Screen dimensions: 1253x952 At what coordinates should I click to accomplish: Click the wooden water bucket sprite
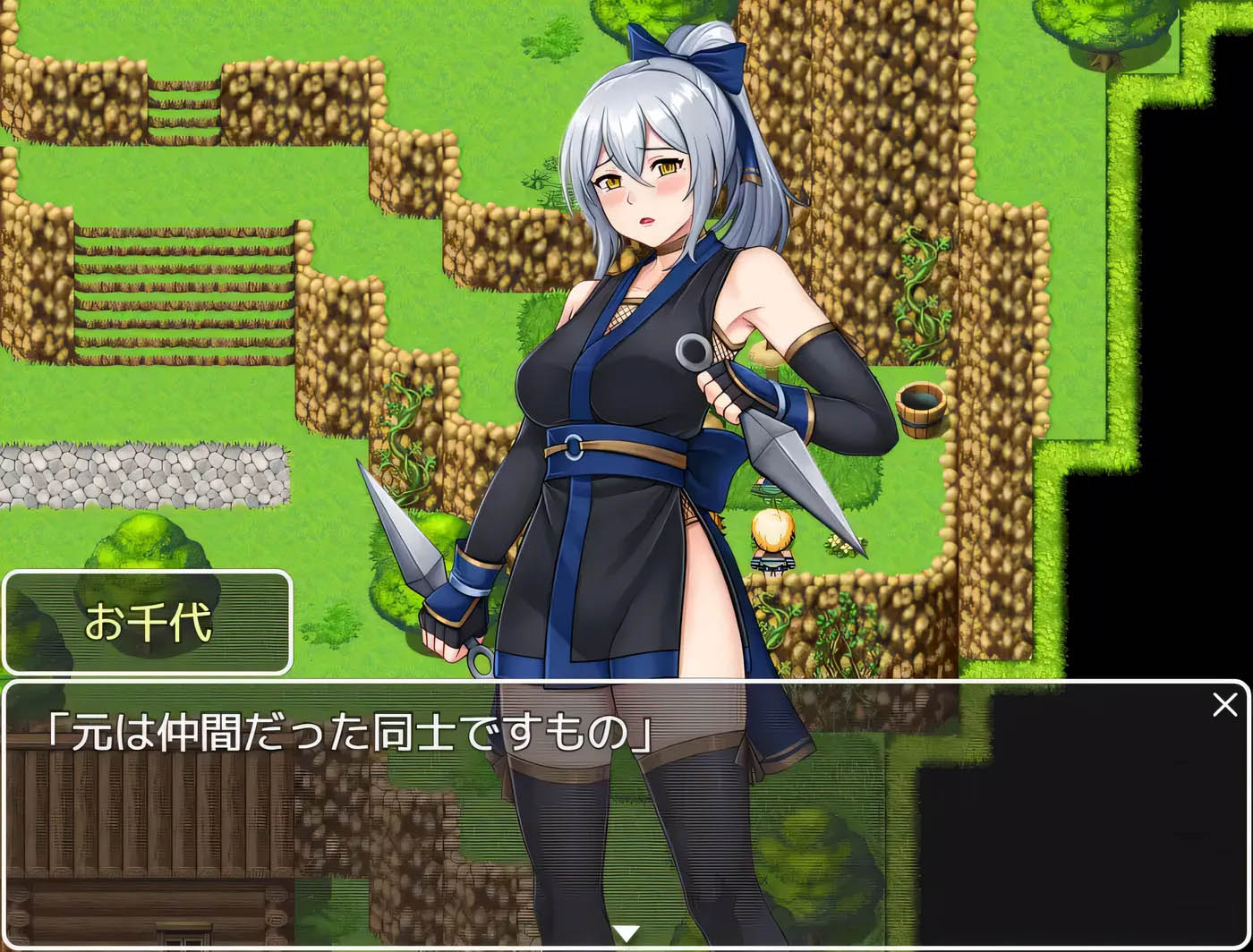point(920,410)
